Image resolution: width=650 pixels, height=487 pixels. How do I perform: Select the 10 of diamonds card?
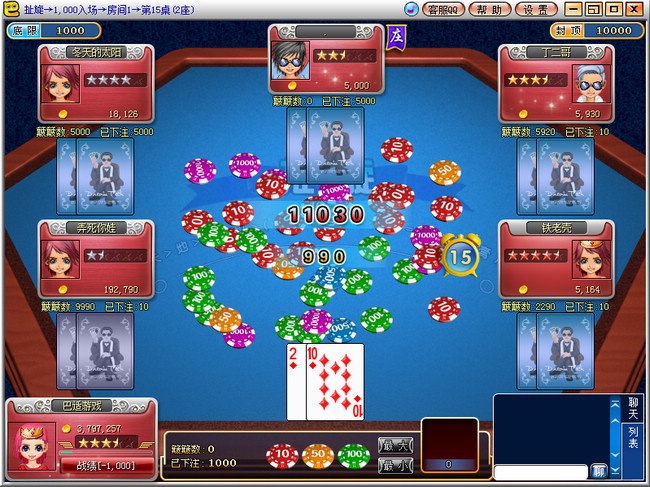(x=335, y=383)
